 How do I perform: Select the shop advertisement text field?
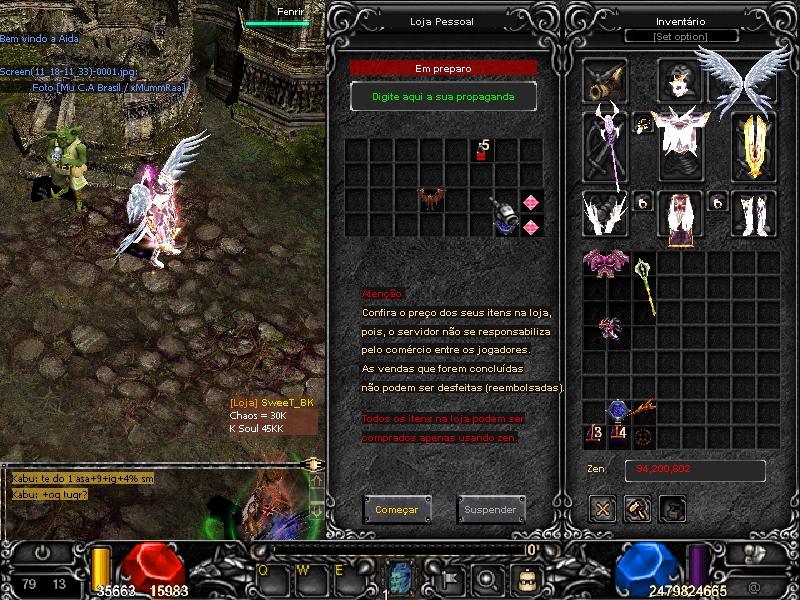tap(443, 96)
